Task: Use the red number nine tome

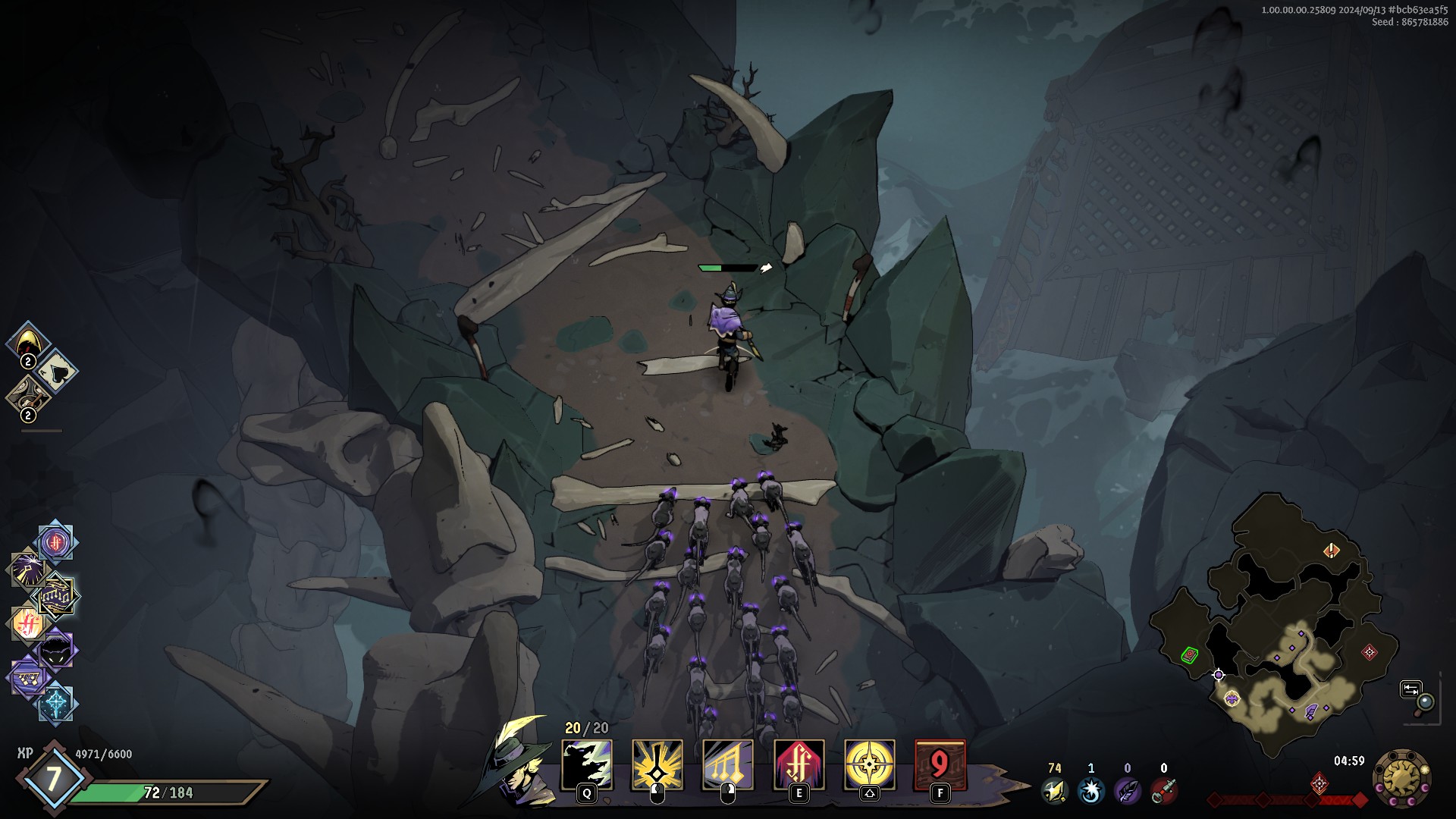Action: click(940, 764)
